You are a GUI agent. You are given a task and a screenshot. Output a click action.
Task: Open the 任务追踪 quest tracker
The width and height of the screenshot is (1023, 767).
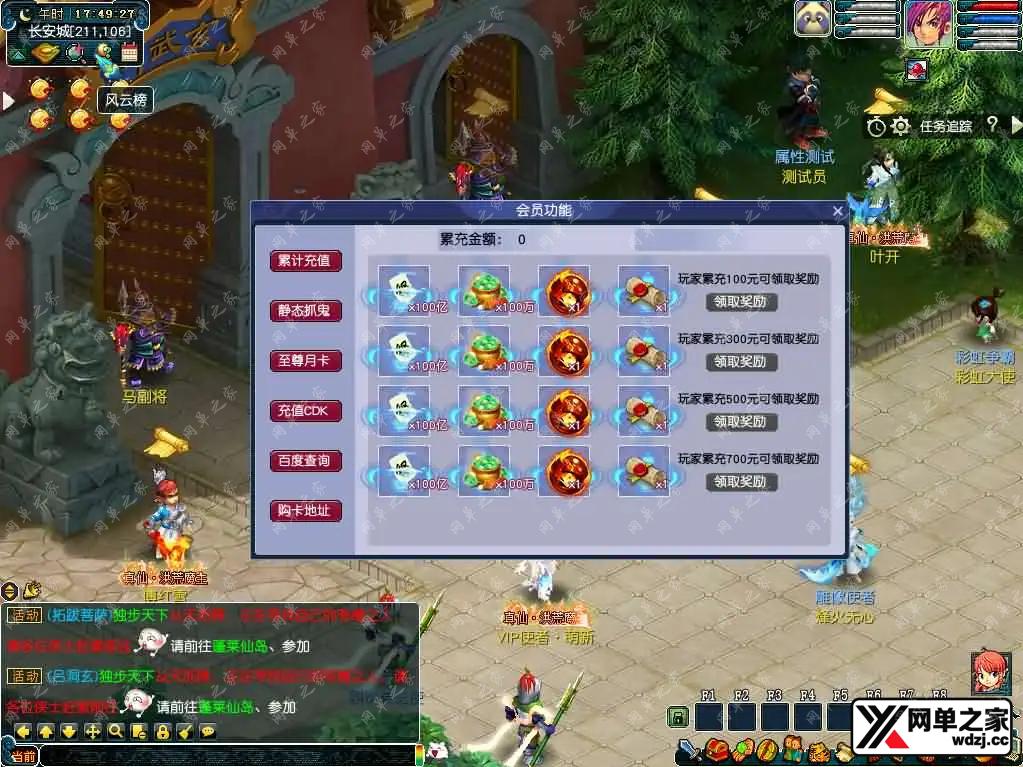point(945,126)
